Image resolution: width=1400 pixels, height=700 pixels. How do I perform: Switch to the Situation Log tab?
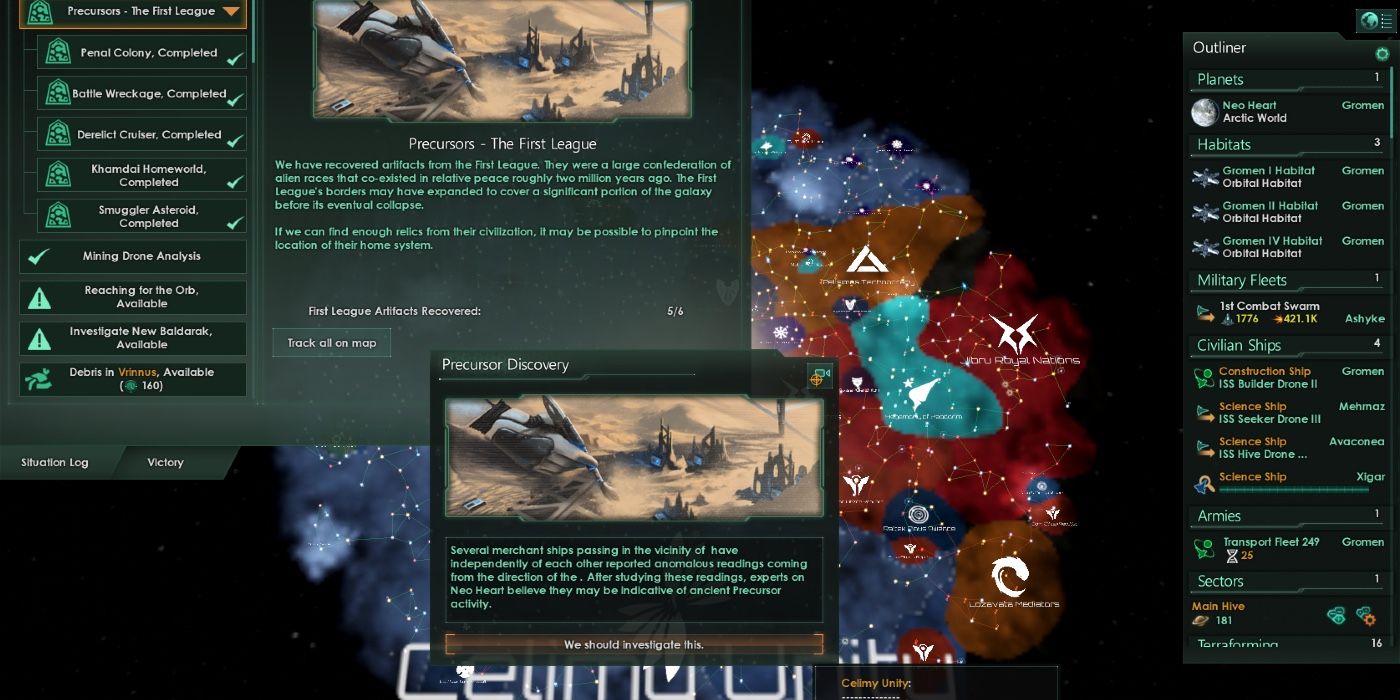(x=55, y=462)
